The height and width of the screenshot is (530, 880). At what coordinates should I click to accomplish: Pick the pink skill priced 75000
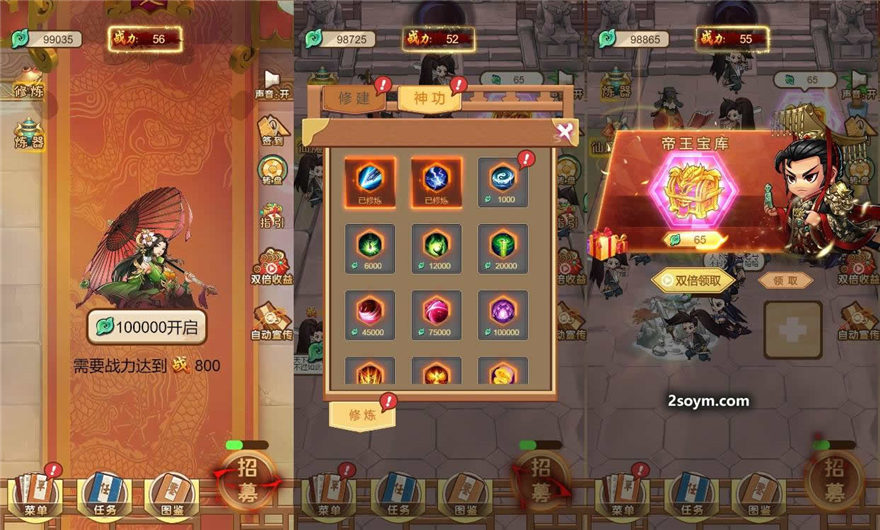tap(437, 312)
